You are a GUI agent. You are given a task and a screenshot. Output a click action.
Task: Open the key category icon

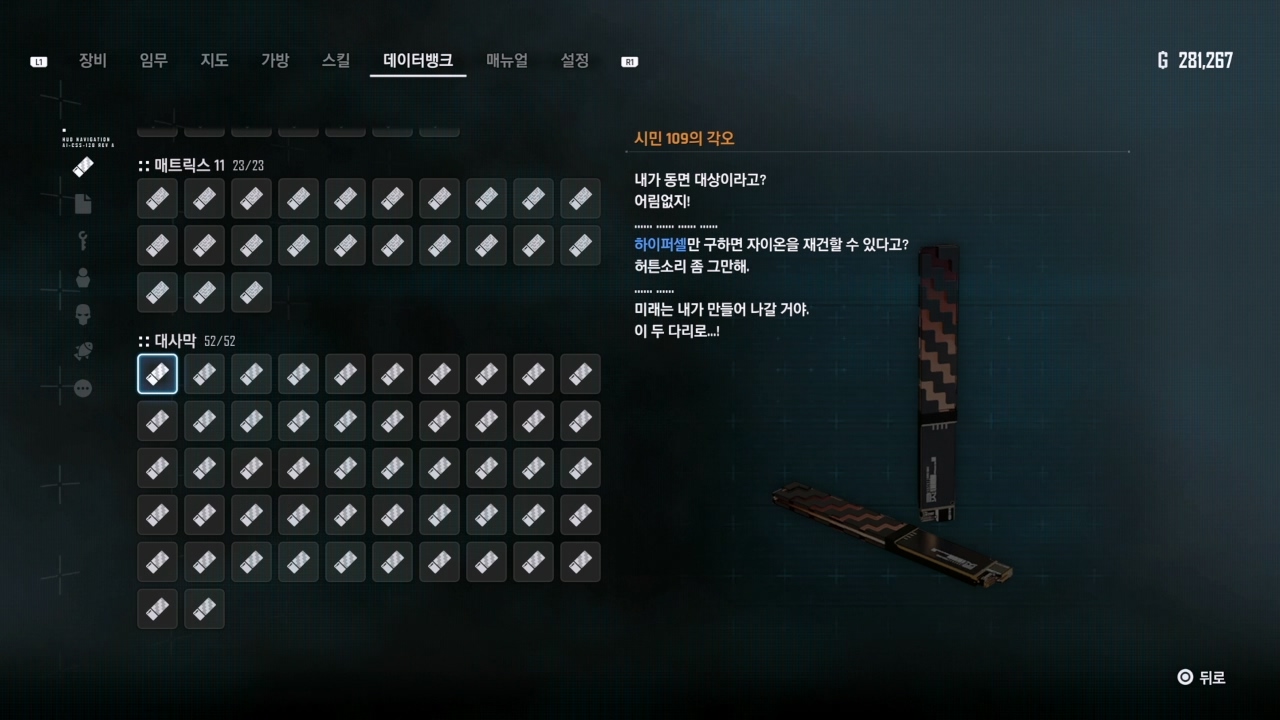(83, 241)
